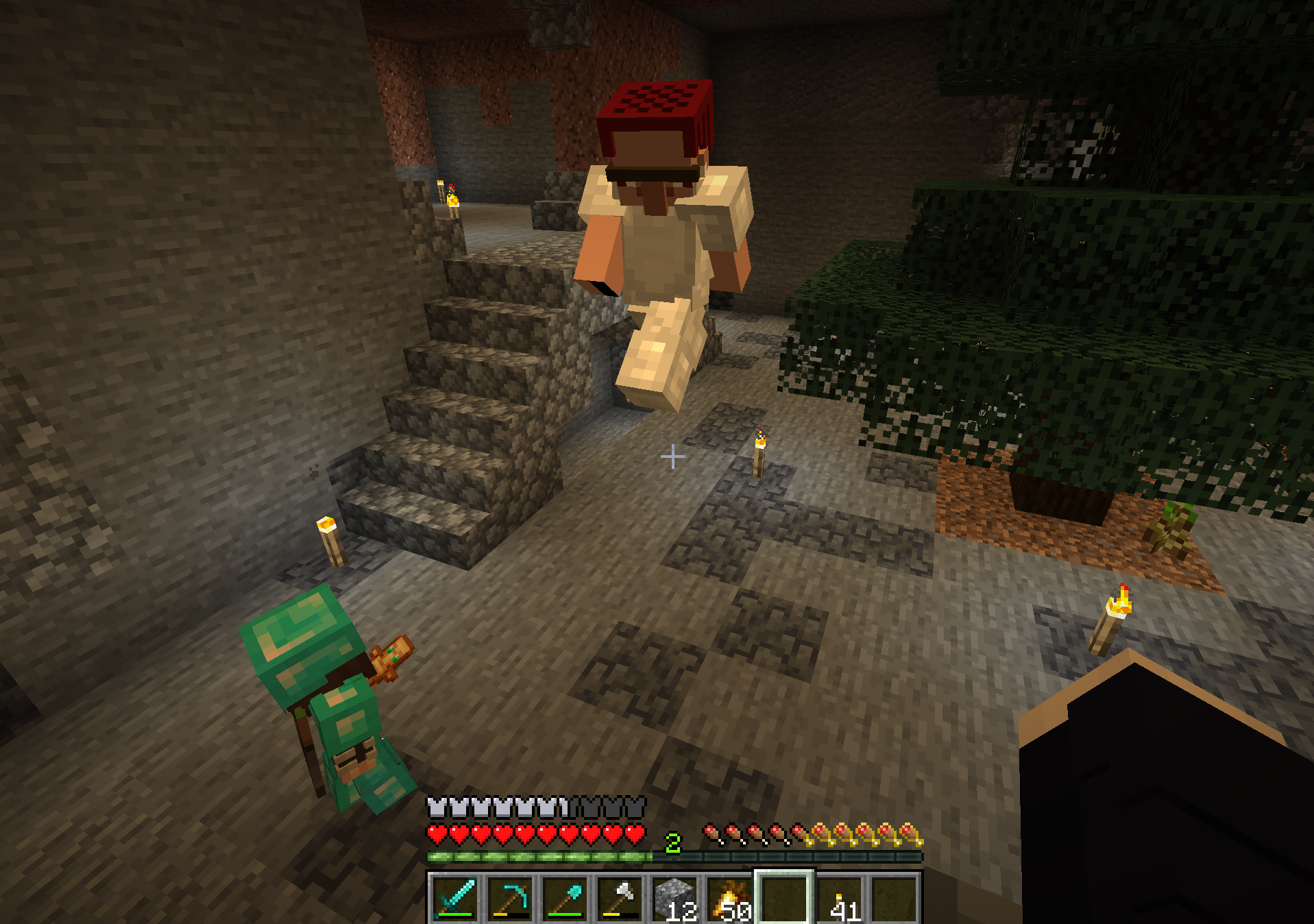Choose the diamond shovel in the hotbar
The image size is (1314, 924).
[x=565, y=898]
